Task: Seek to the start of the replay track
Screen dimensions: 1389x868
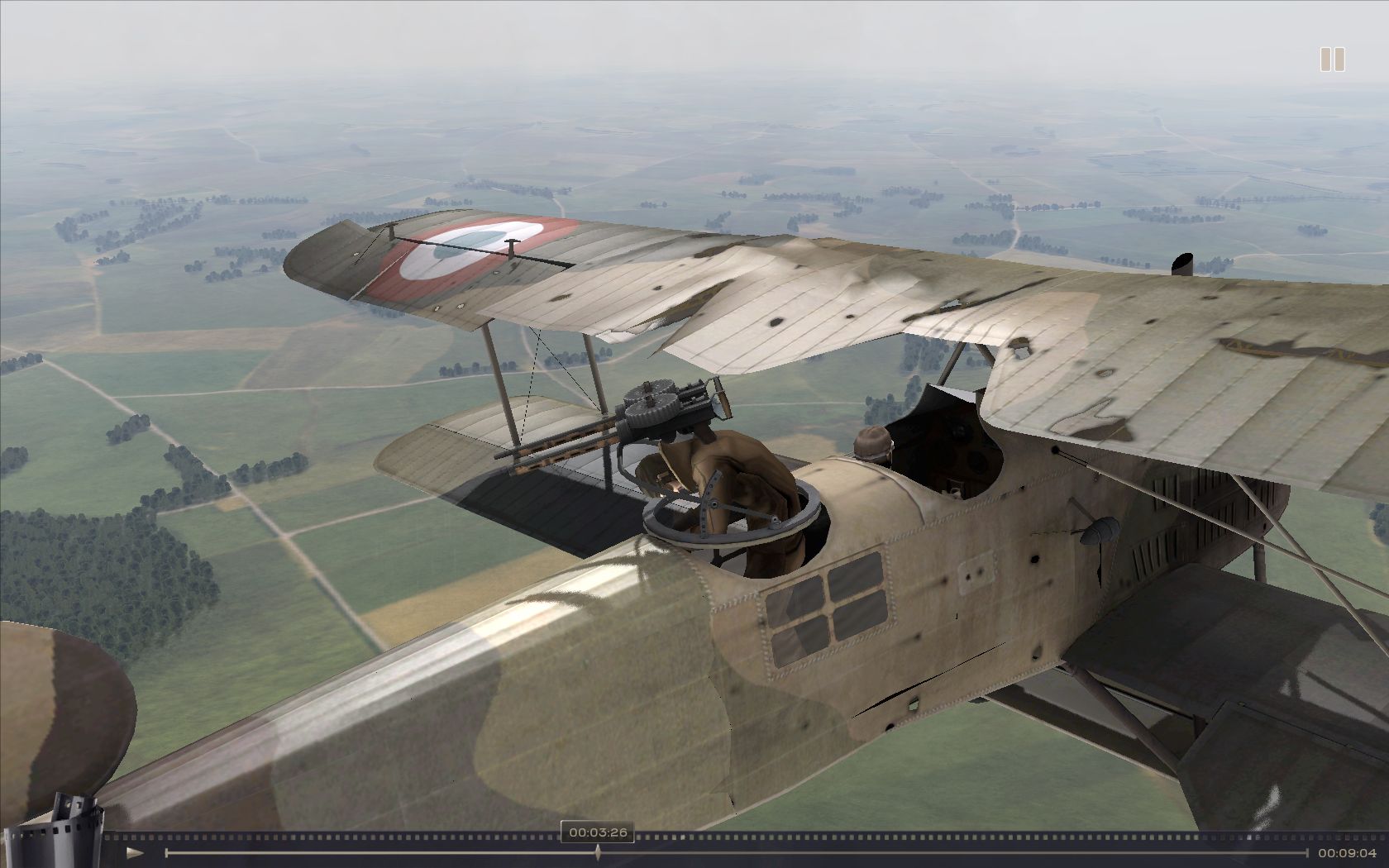Action: pos(167,852)
